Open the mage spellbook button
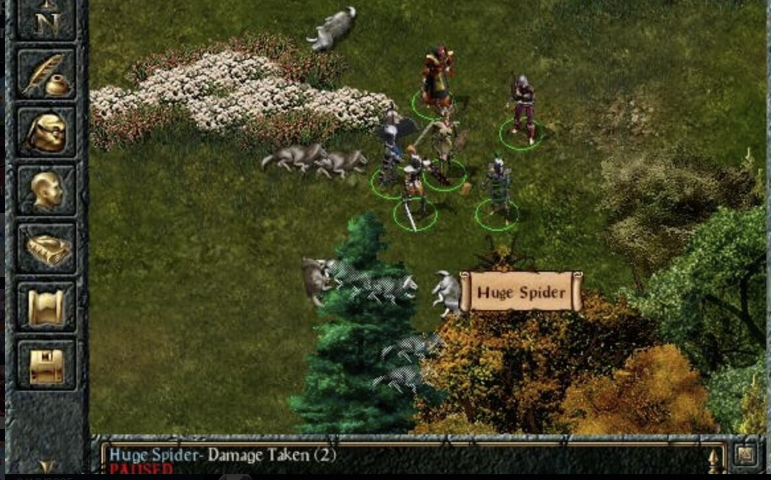The height and width of the screenshot is (480, 771). click(46, 248)
